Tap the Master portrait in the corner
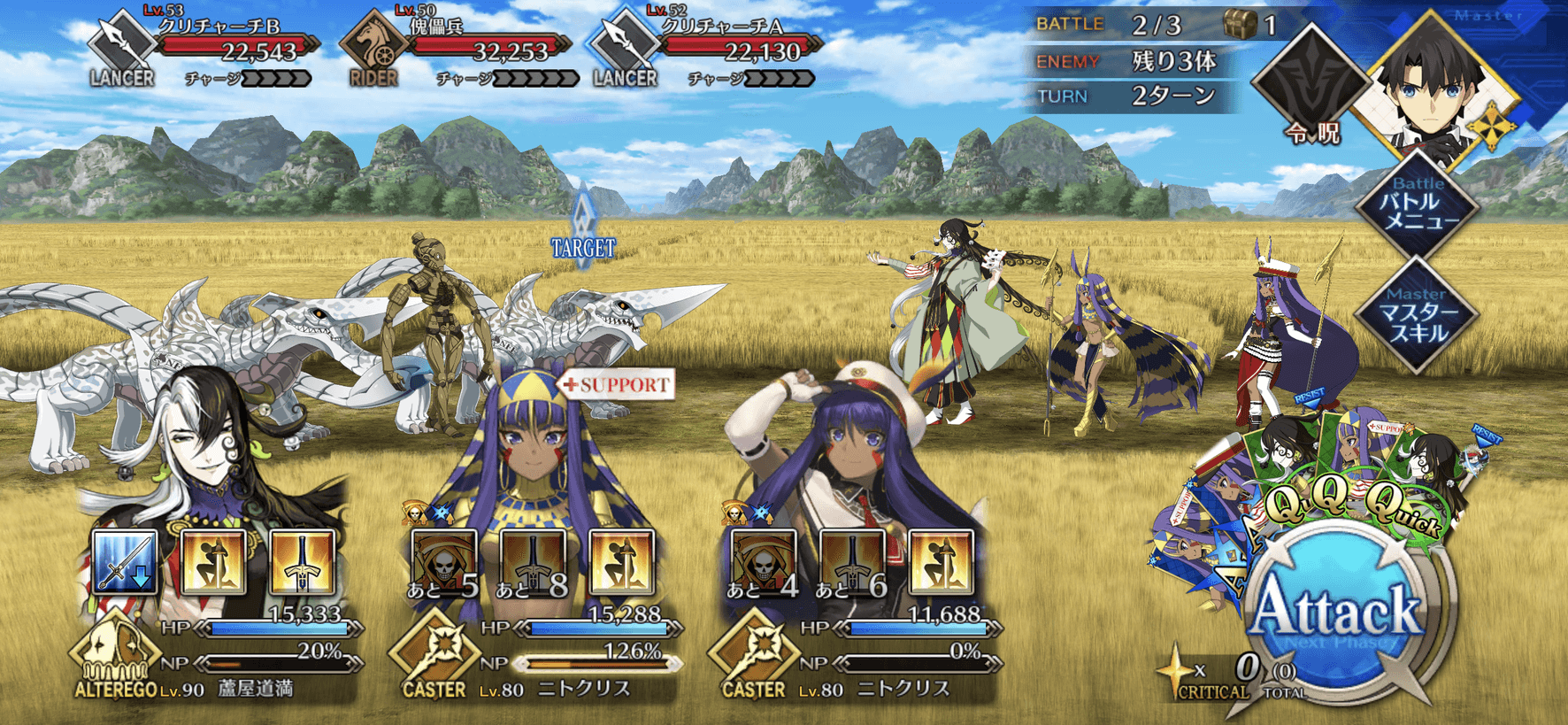1568x725 pixels. pos(1438,84)
